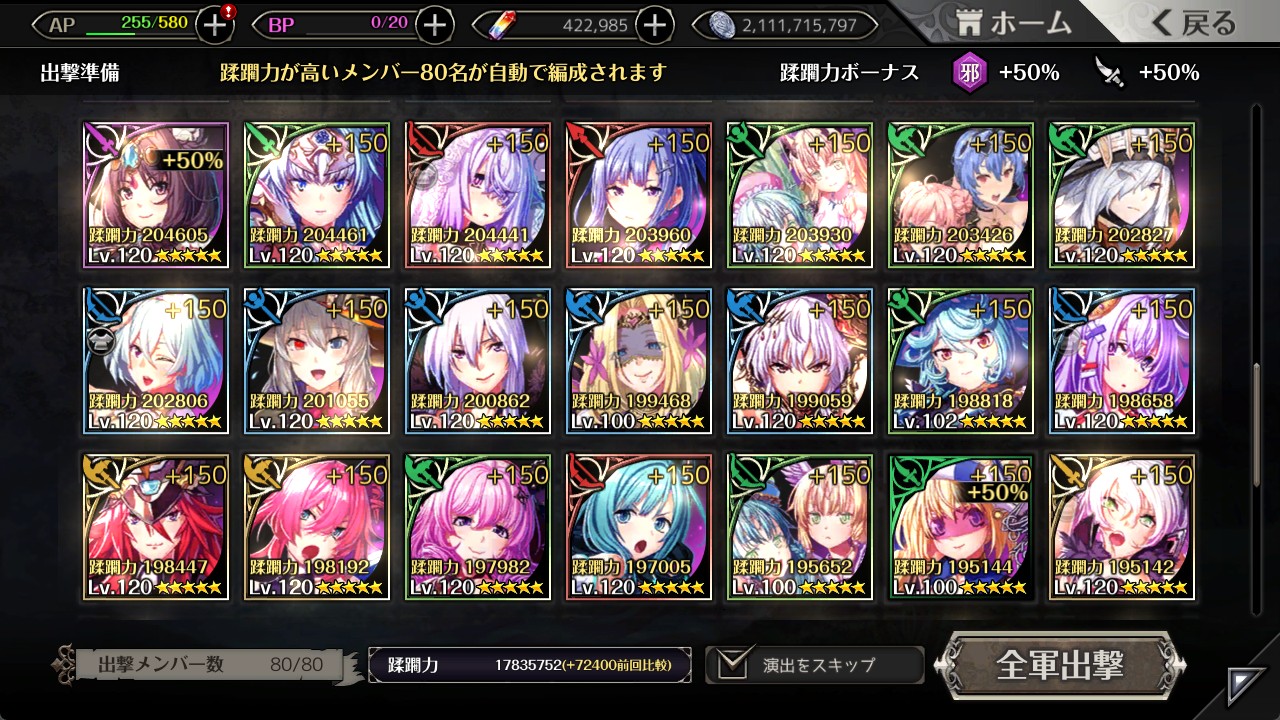
Task: Go to the ホーム home screen
Action: (x=1014, y=23)
